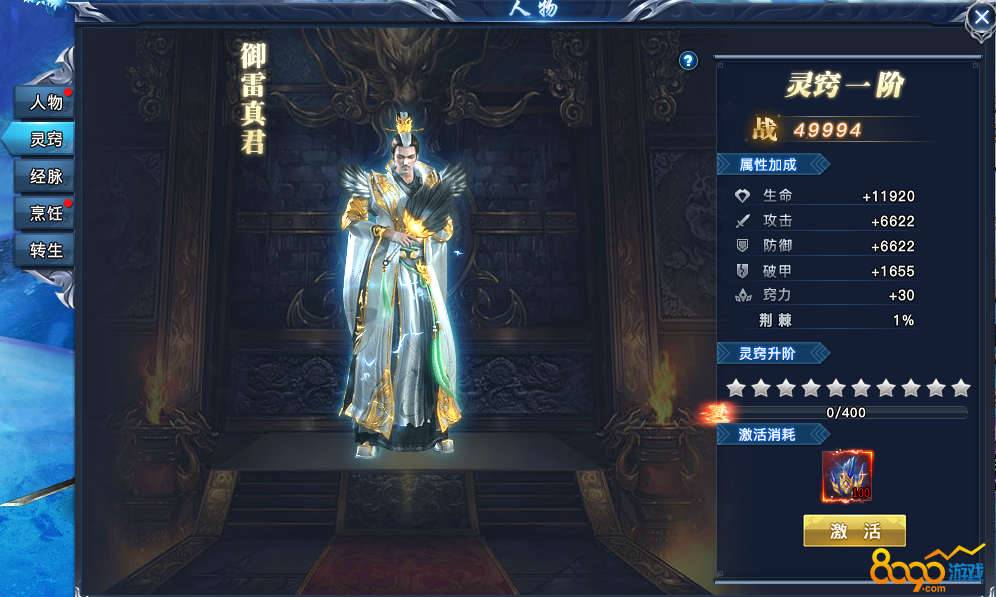Show the 转生 tab
Screen dimensions: 996x597
tap(45, 250)
